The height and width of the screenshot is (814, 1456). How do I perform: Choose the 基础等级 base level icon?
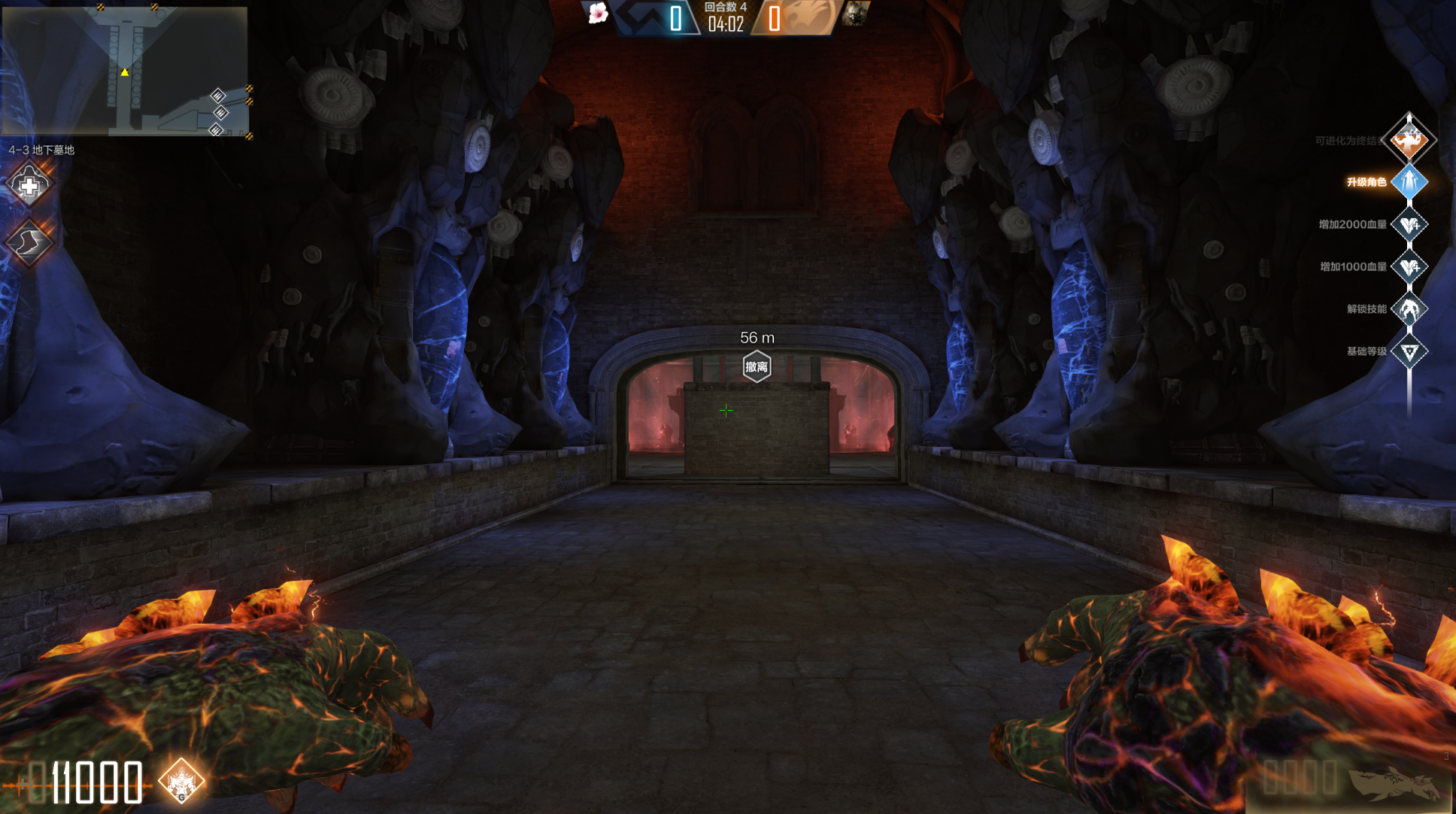click(1409, 351)
